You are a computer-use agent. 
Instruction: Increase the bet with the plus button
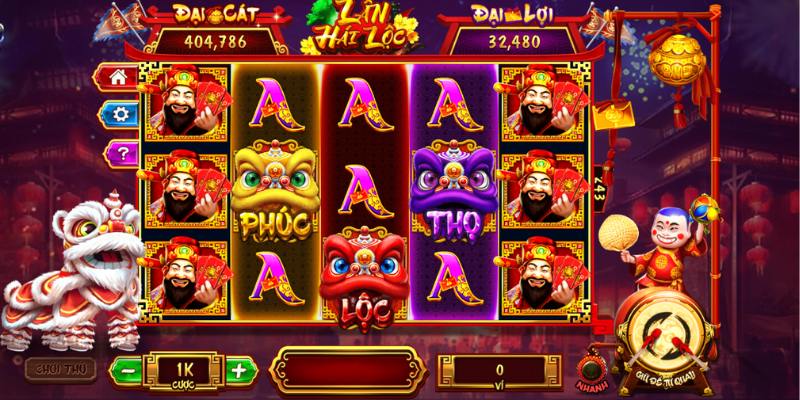(237, 370)
